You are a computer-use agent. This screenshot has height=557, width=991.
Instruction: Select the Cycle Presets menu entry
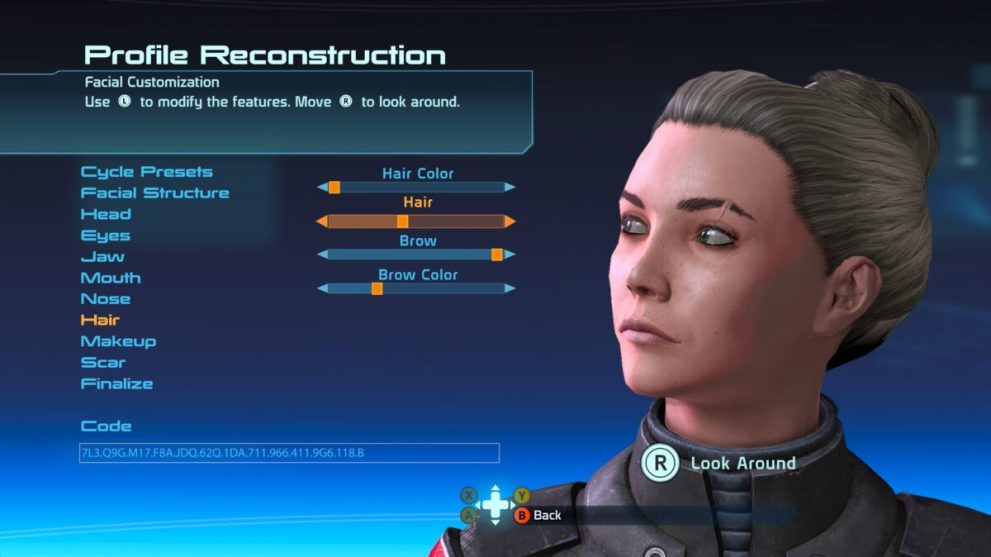[x=146, y=172]
